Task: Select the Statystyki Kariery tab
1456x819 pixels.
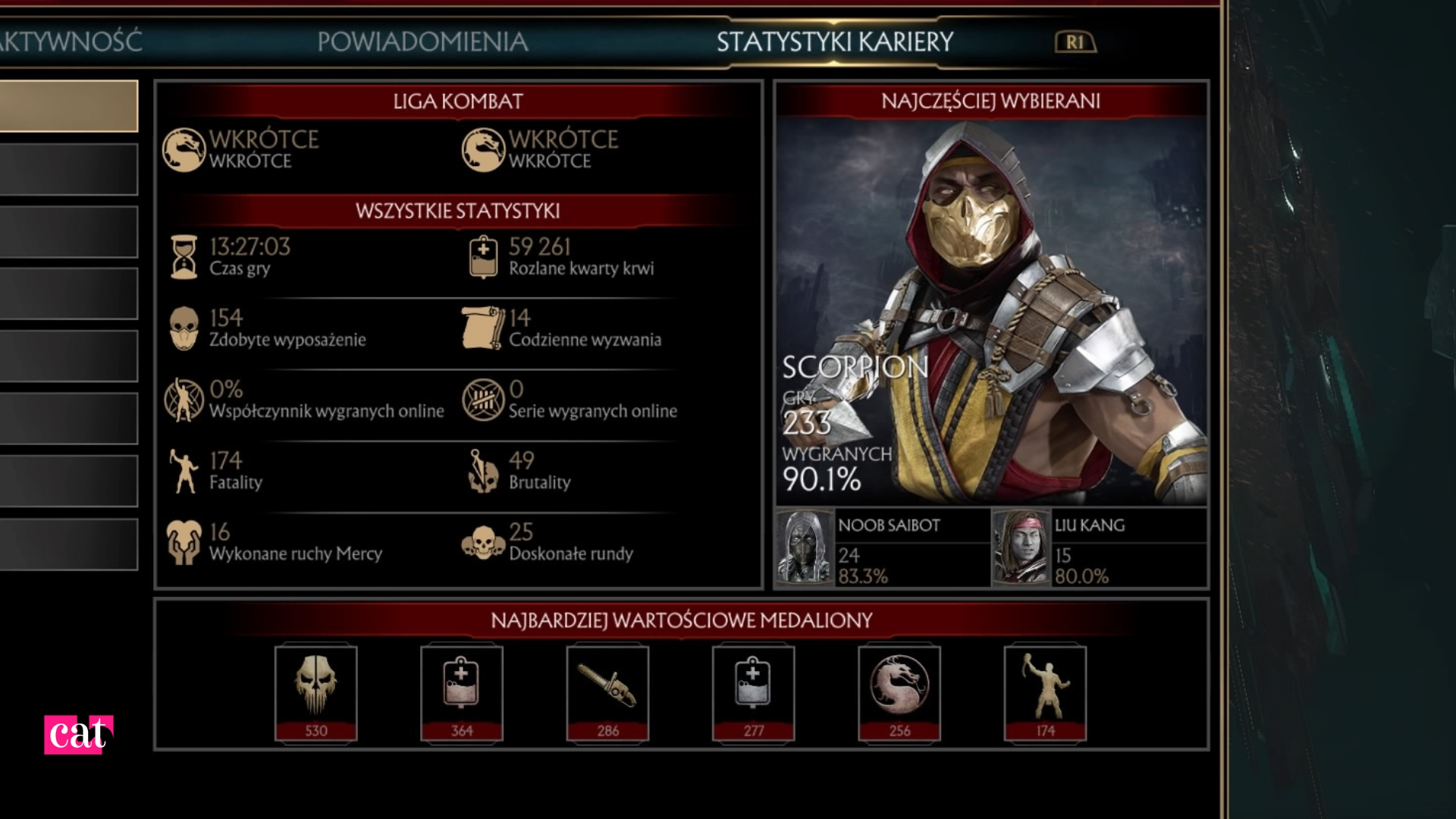Action: pos(835,42)
